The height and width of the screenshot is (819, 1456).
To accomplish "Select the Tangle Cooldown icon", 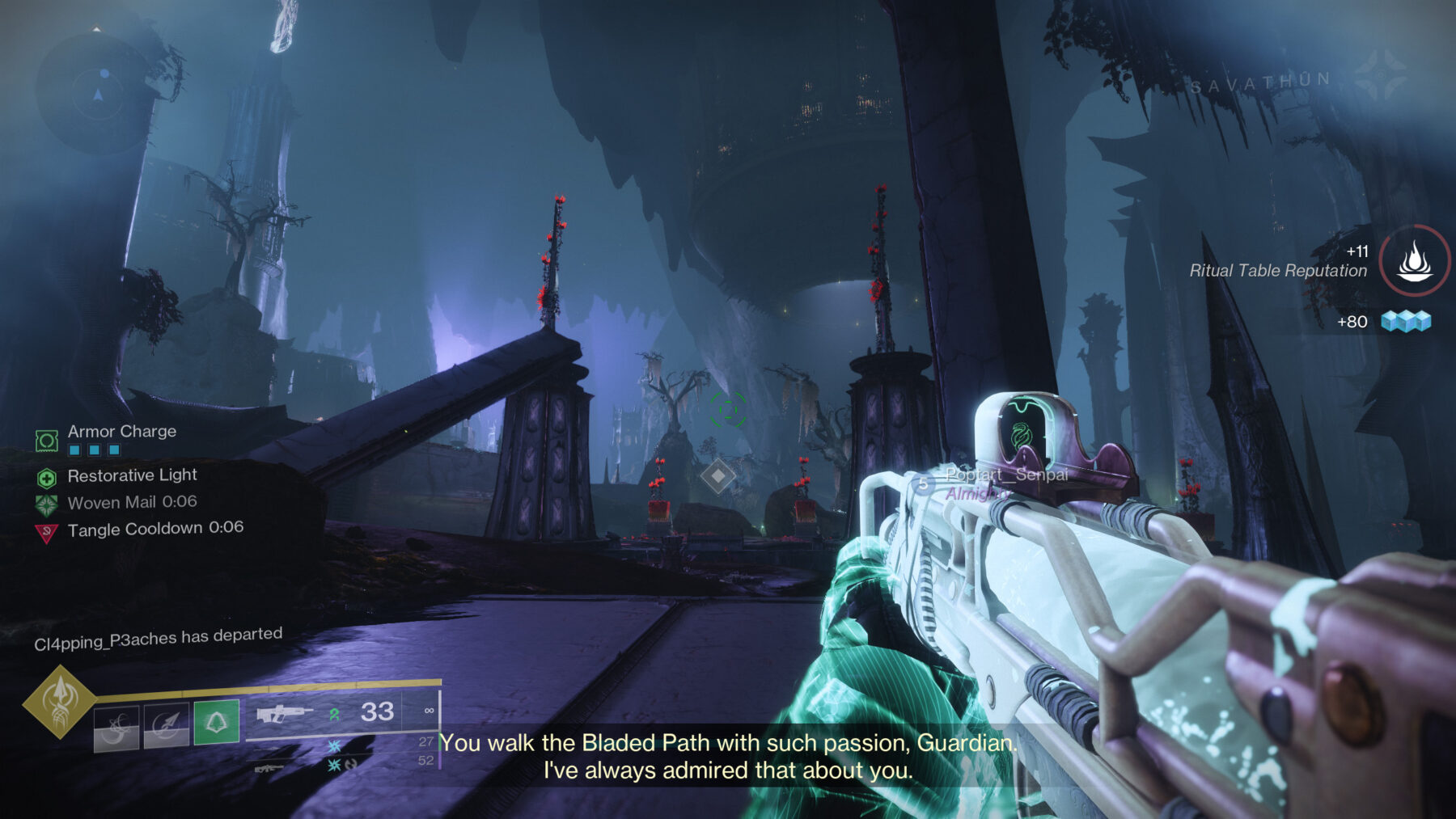I will (46, 530).
